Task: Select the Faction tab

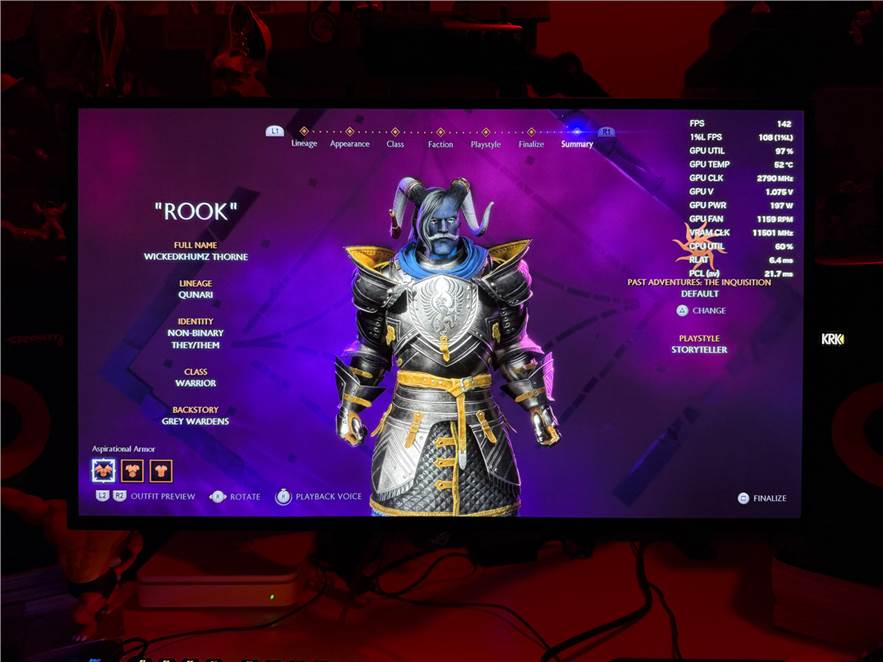Action: (x=440, y=144)
